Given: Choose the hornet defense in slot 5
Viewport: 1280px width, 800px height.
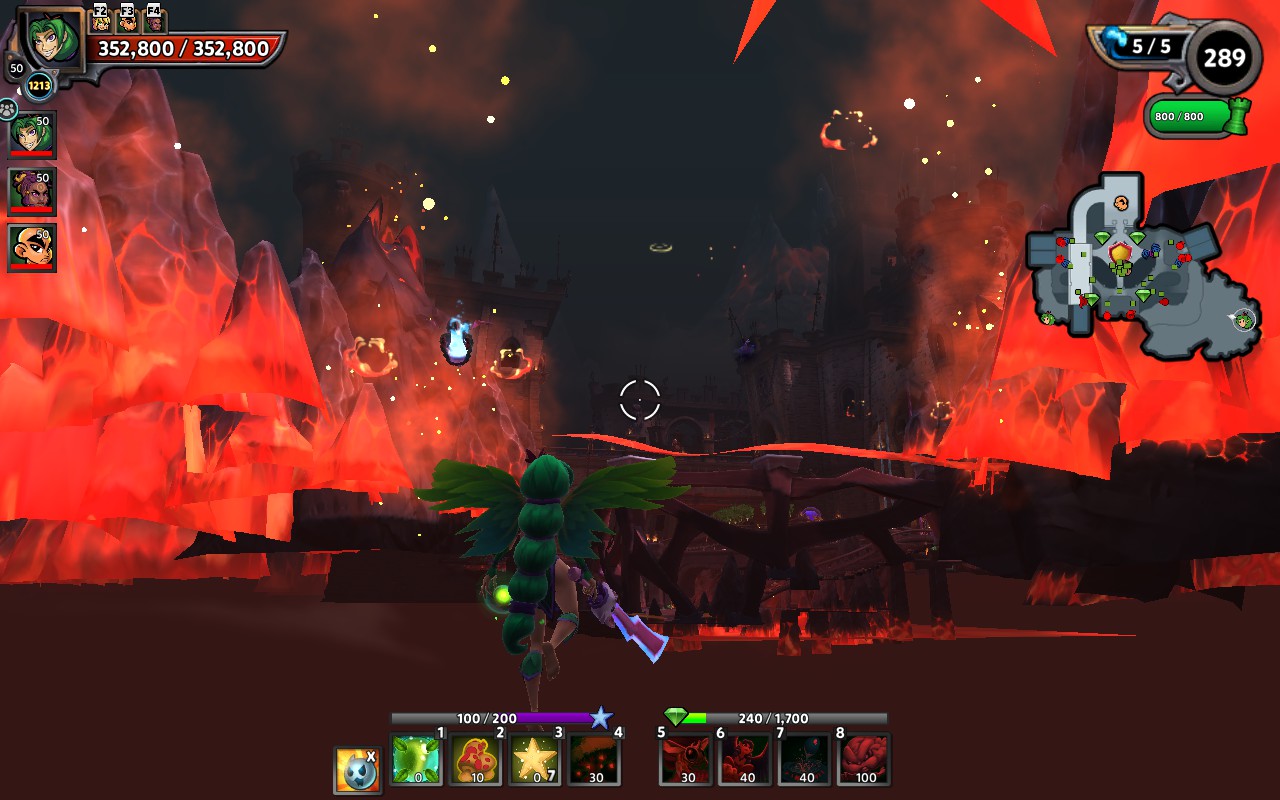Looking at the screenshot, I should coord(686,759).
